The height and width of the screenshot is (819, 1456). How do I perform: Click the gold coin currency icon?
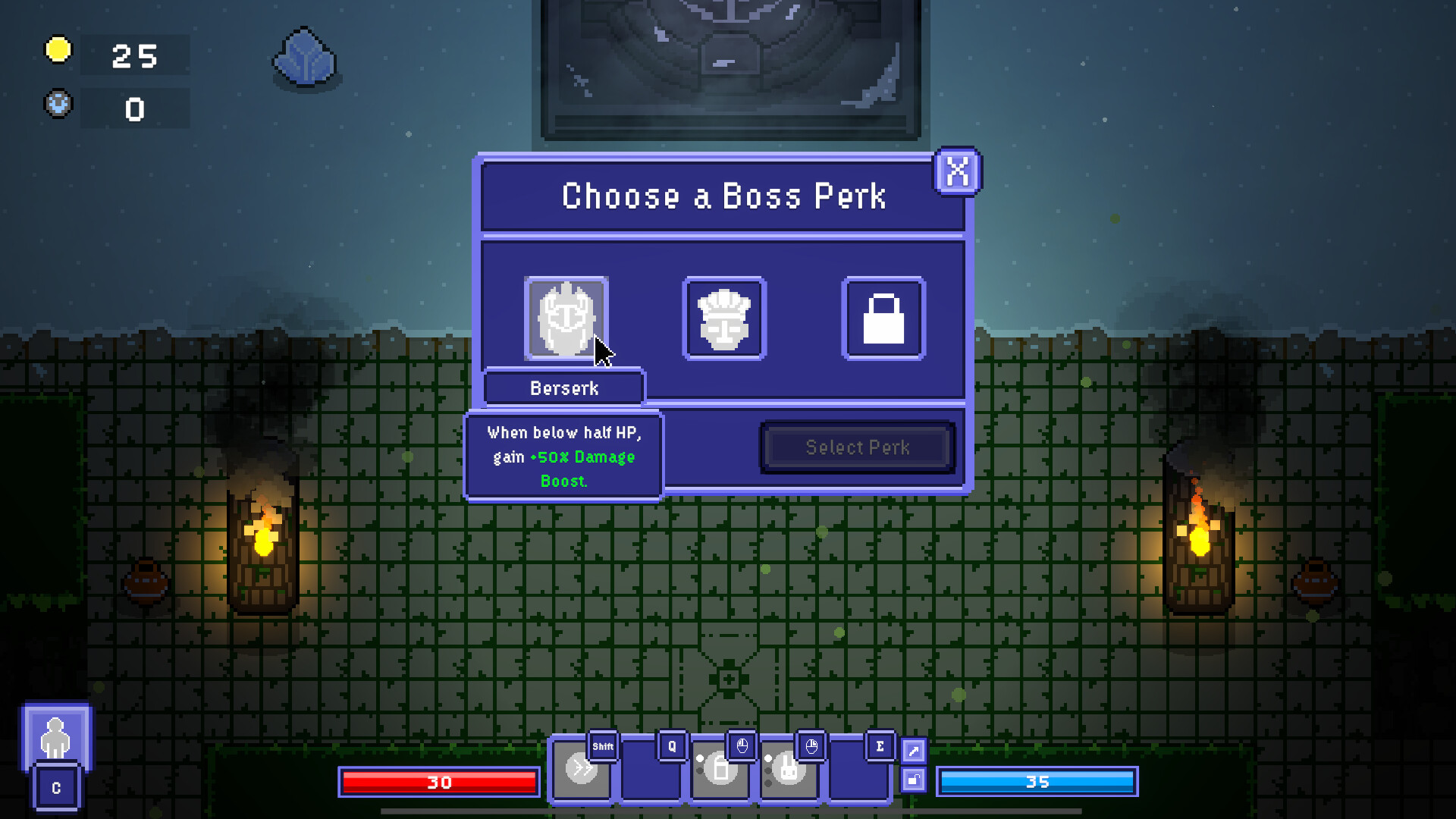click(57, 50)
